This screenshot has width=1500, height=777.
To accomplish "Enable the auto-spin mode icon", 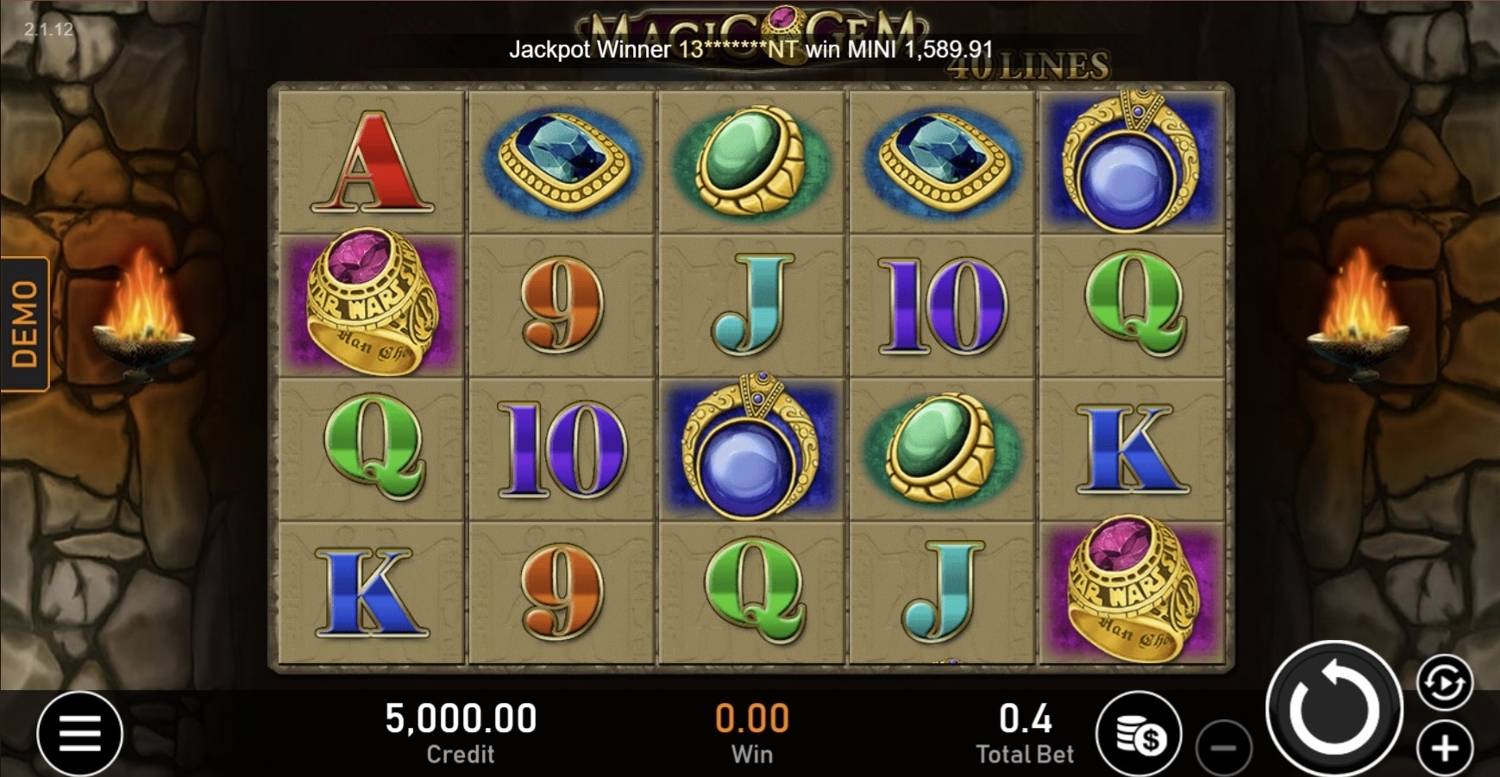I will (1444, 683).
